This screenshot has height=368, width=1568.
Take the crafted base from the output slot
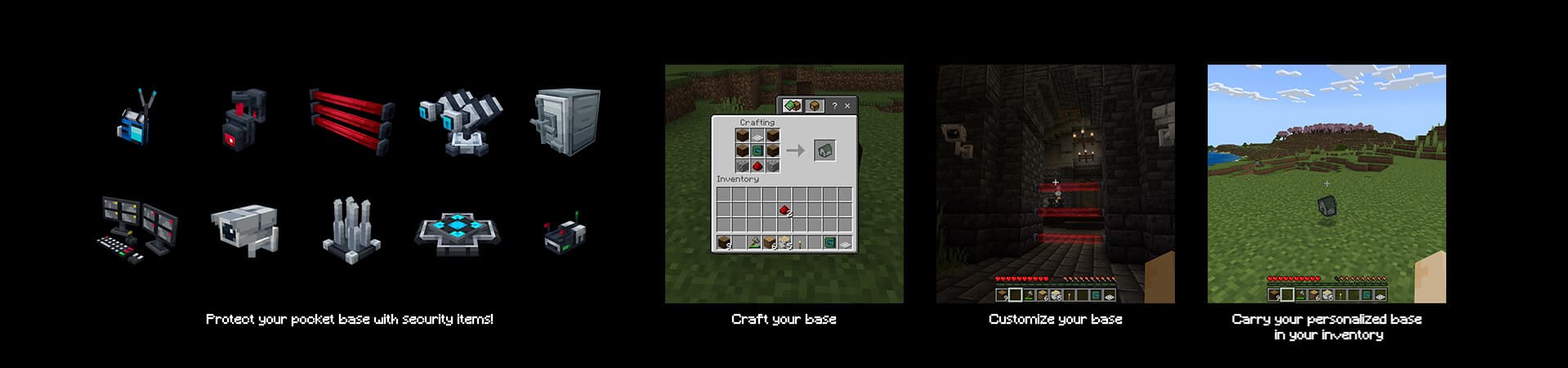pyautogui.click(x=824, y=150)
